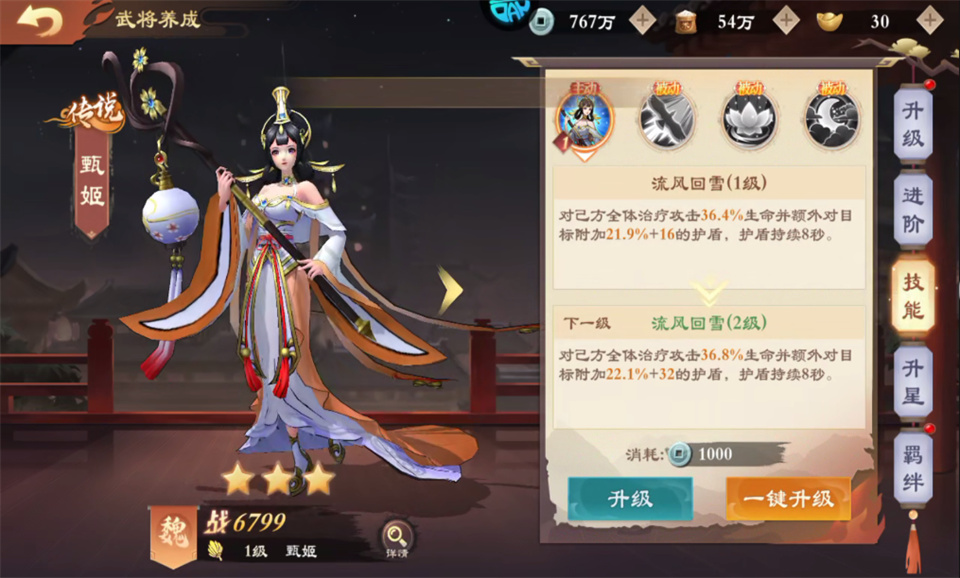Upgrade the skill with teal 升级 button
The width and height of the screenshot is (960, 578).
click(630, 499)
